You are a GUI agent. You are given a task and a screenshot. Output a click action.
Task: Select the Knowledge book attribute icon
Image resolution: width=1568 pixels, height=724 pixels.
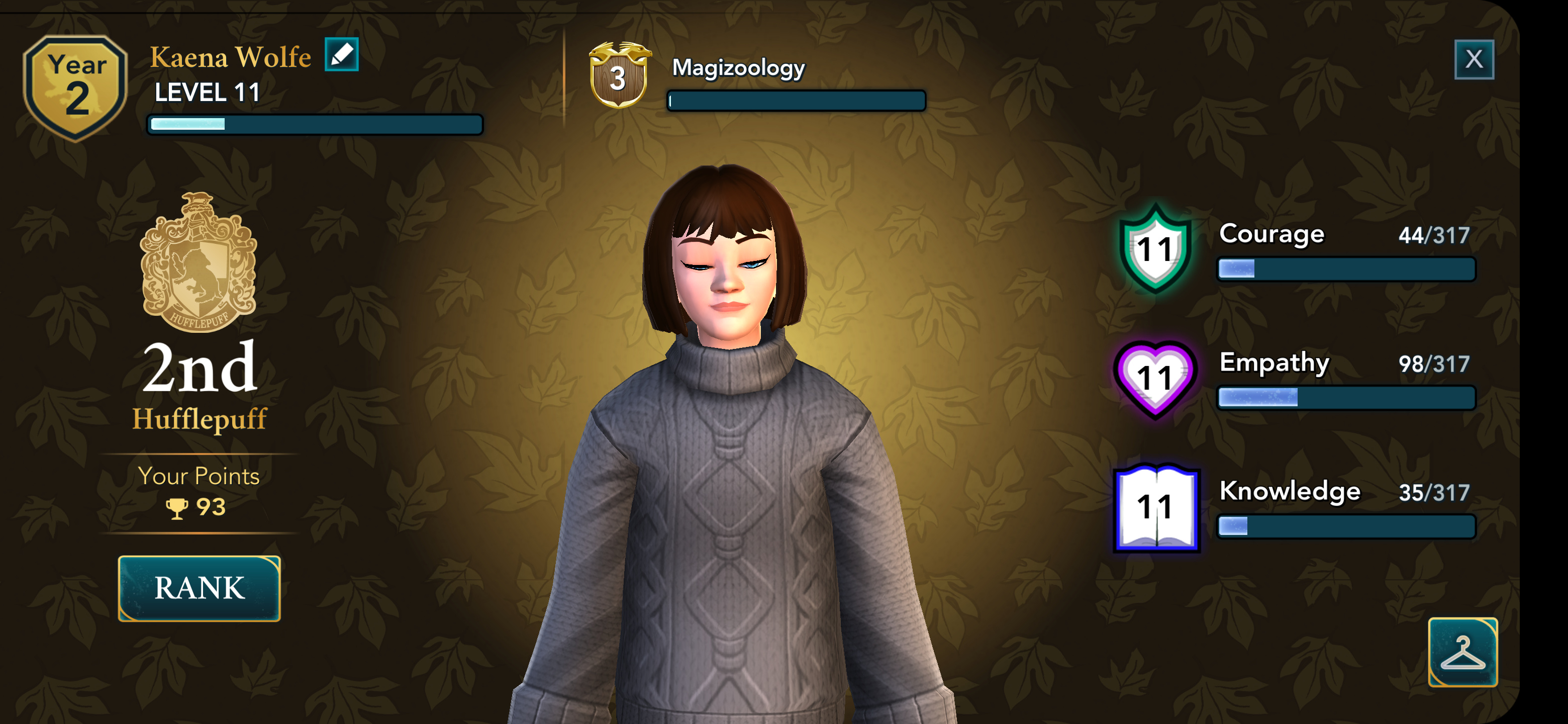pos(1155,508)
